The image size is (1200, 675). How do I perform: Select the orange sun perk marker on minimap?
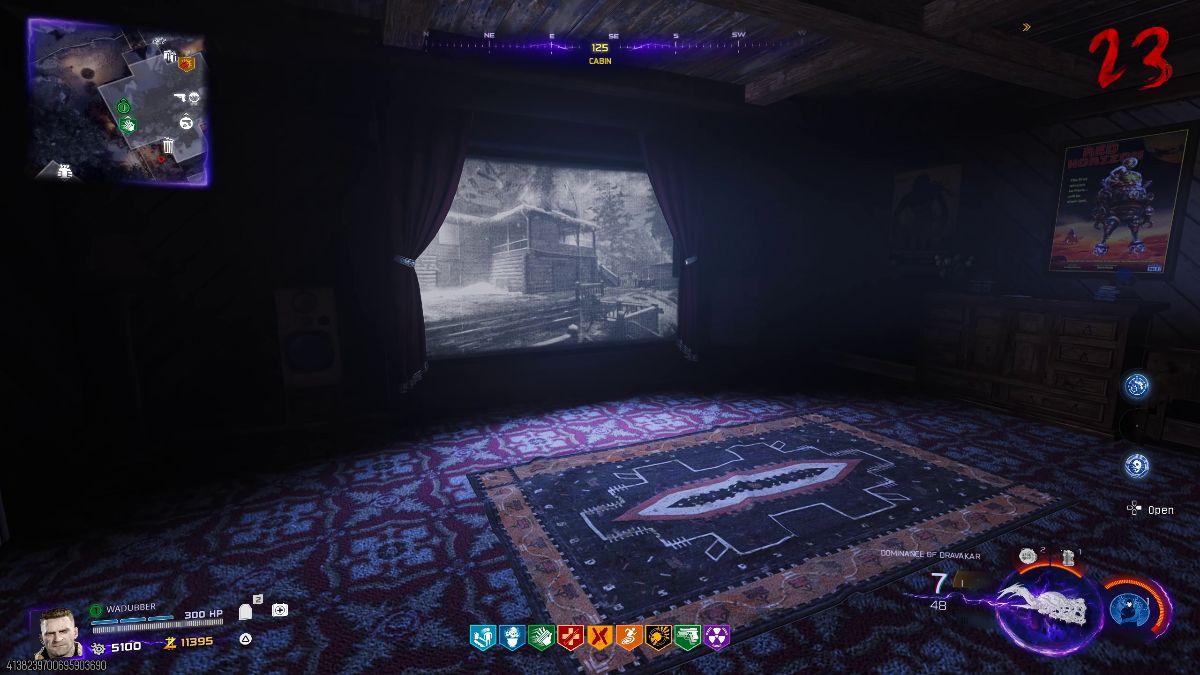[185, 63]
